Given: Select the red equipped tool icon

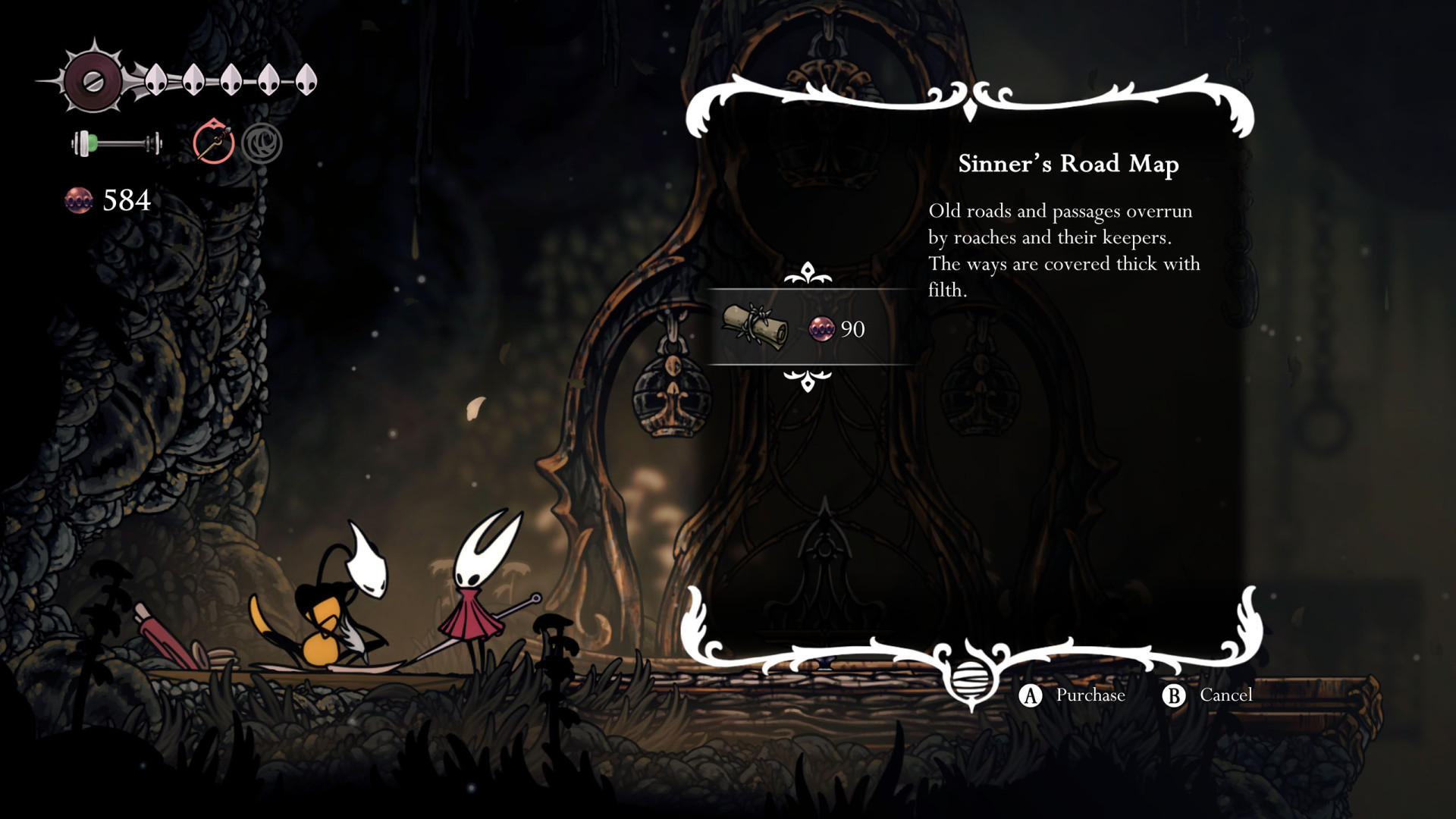Looking at the screenshot, I should [214, 143].
